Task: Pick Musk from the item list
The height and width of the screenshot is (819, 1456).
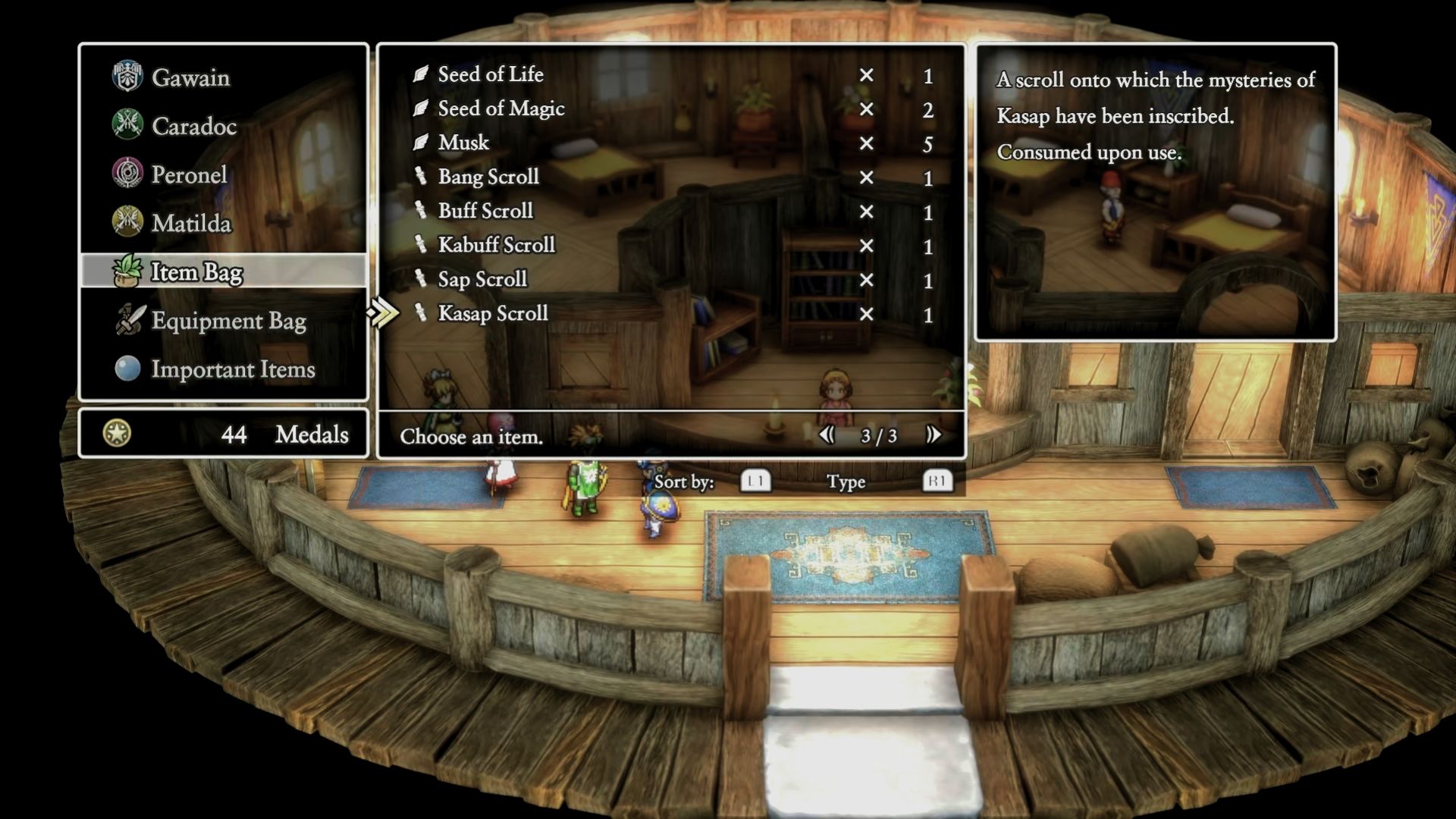Action: pyautogui.click(x=463, y=143)
